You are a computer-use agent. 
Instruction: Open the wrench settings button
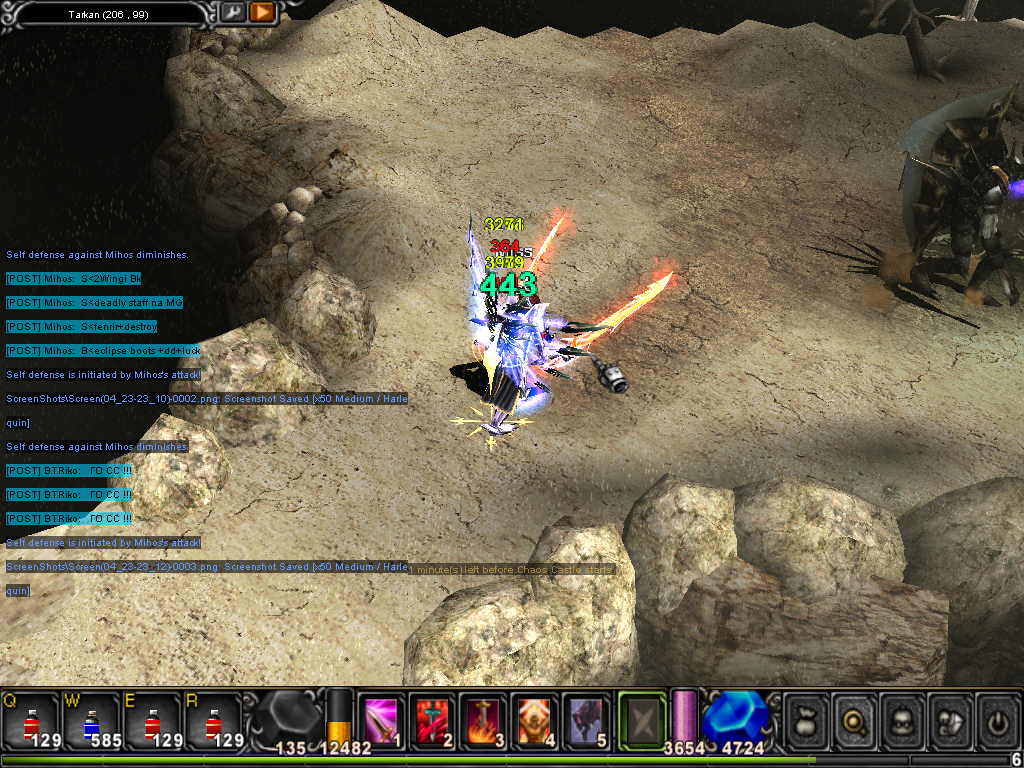click(x=233, y=12)
